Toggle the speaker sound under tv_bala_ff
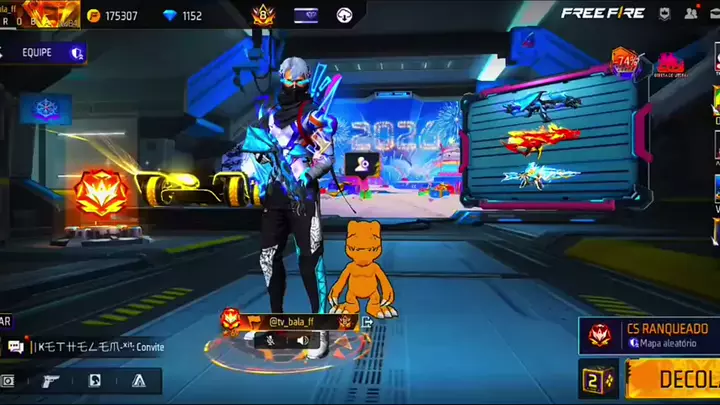720x405 pixels. [x=303, y=340]
